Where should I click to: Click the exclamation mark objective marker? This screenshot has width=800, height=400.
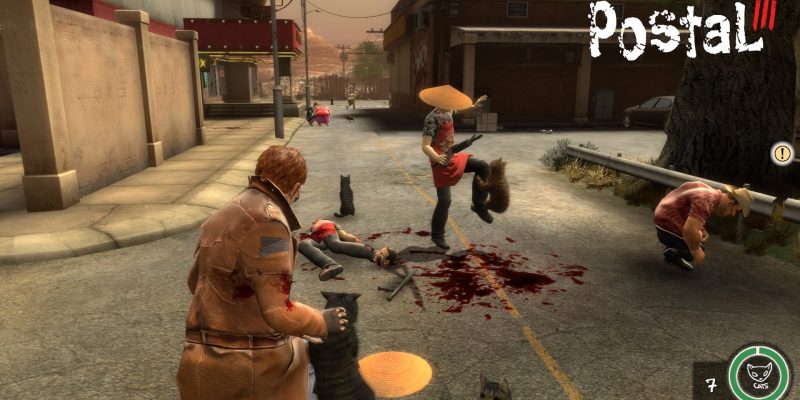(x=782, y=154)
